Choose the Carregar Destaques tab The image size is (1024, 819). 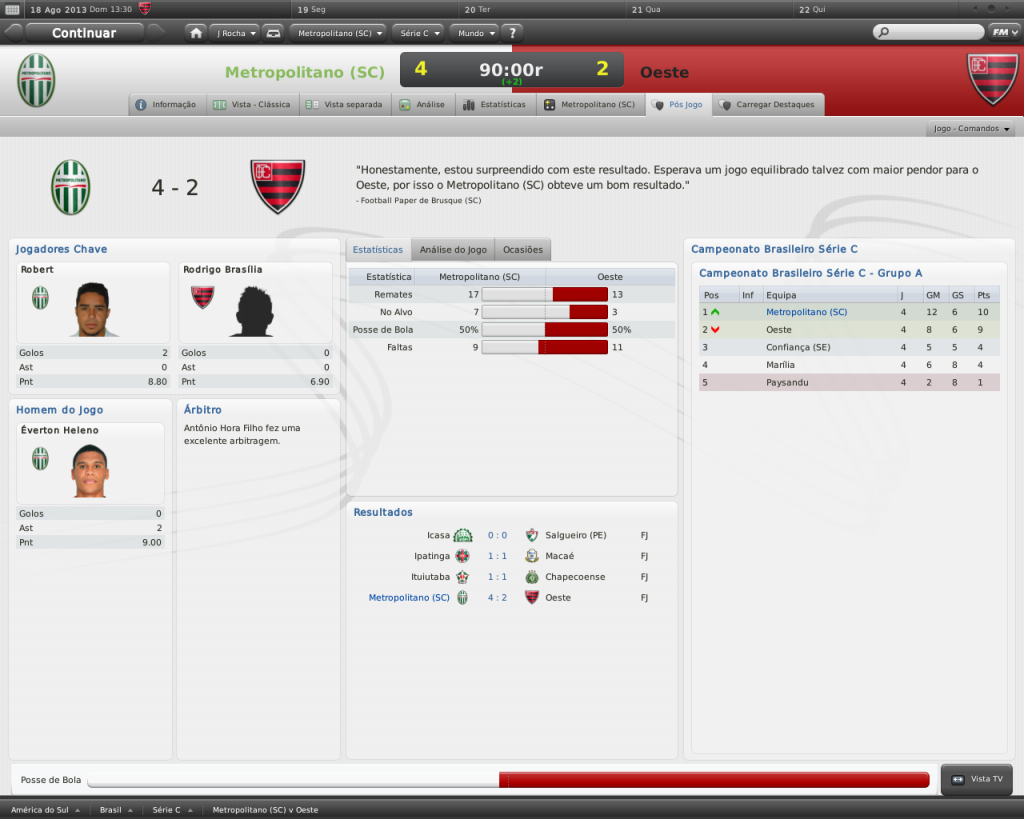(x=767, y=104)
